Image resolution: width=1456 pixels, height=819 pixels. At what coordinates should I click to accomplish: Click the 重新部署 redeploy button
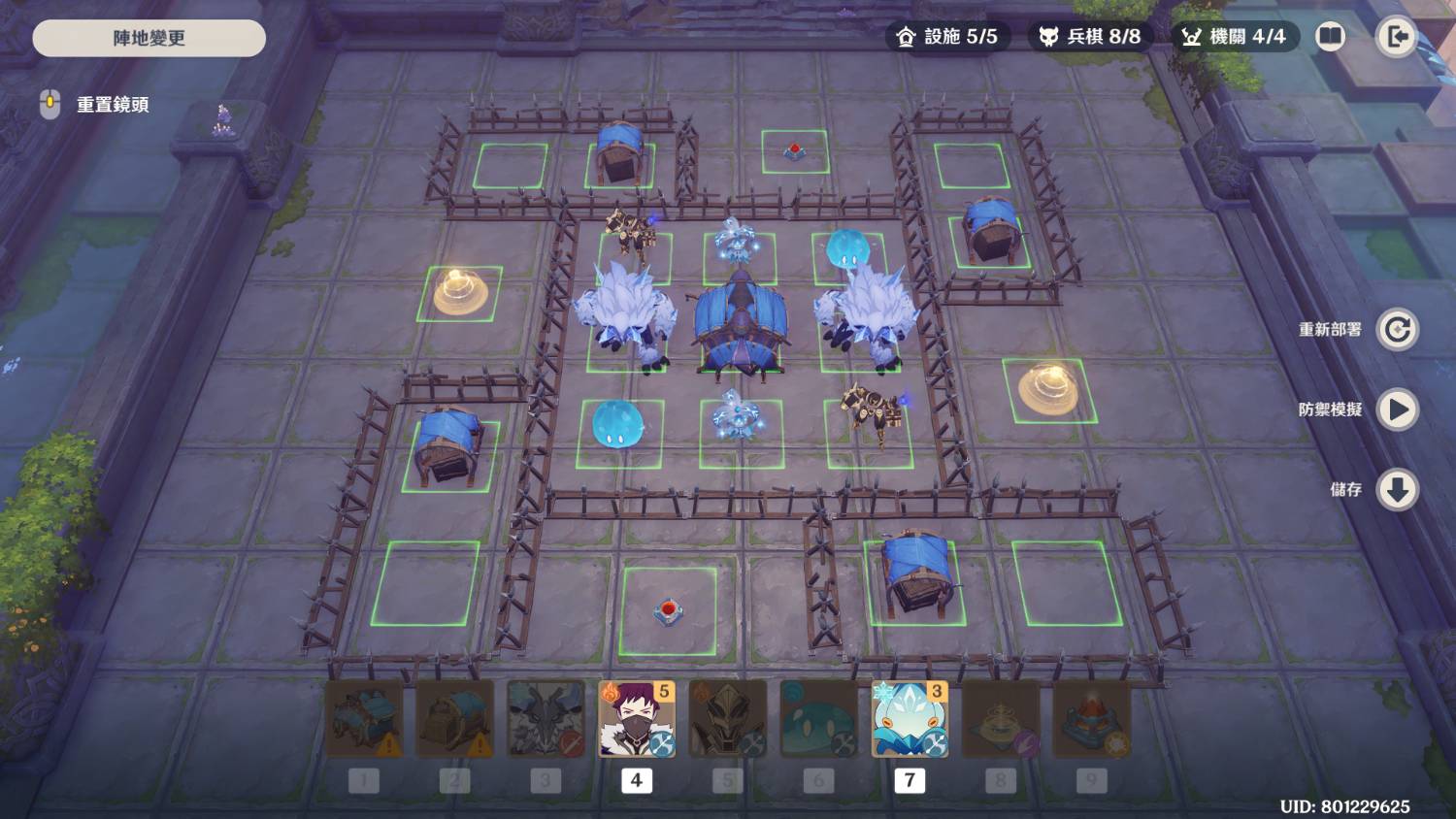click(x=1397, y=330)
